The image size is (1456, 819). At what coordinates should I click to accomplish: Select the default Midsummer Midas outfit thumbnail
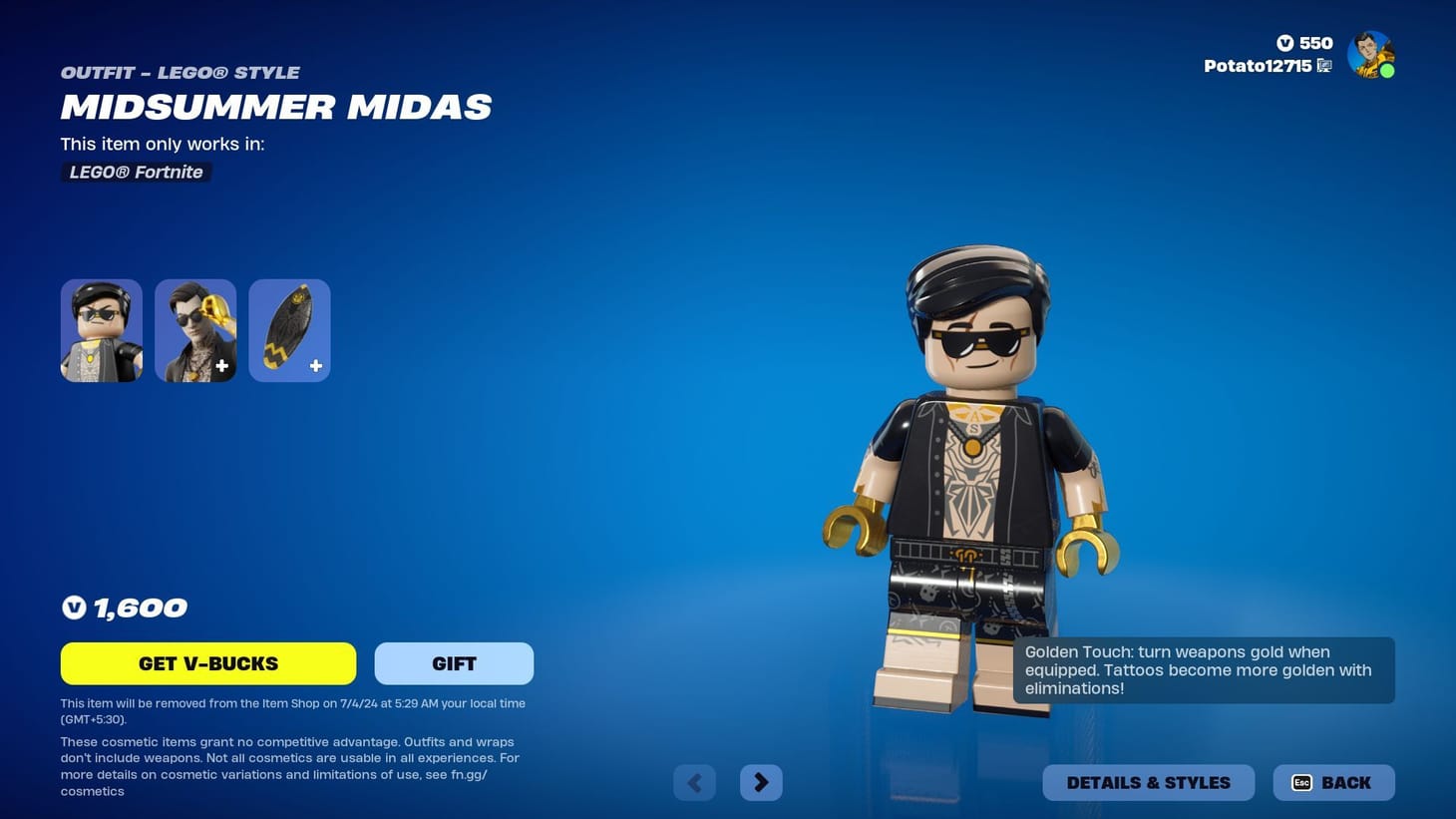pyautogui.click(x=101, y=329)
